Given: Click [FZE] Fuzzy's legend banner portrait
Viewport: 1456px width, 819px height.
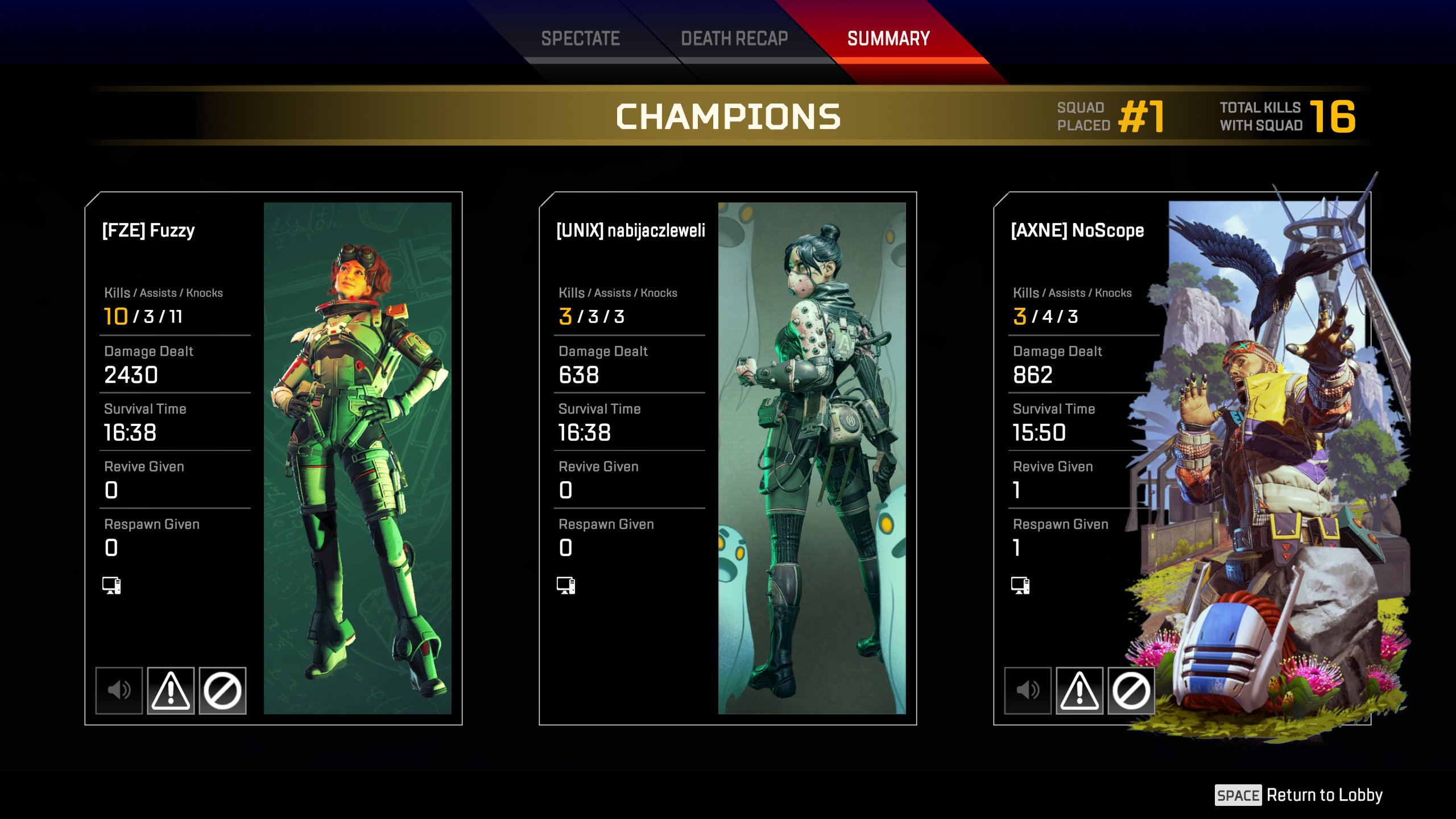Looking at the screenshot, I should click(x=357, y=458).
